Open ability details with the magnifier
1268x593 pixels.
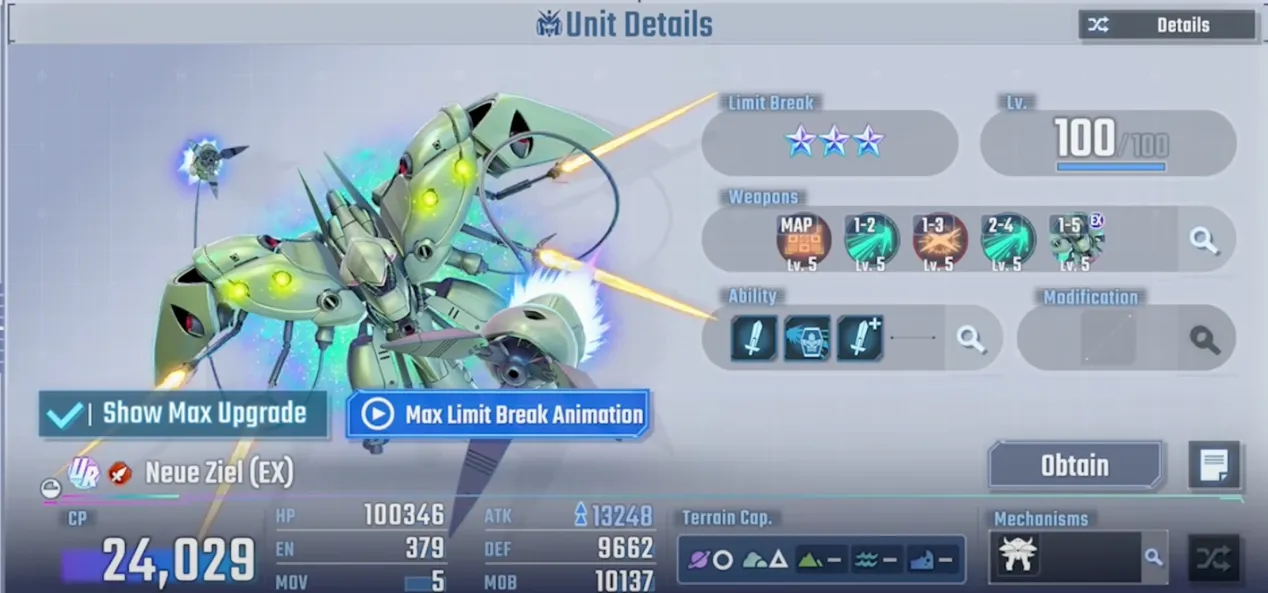point(971,339)
